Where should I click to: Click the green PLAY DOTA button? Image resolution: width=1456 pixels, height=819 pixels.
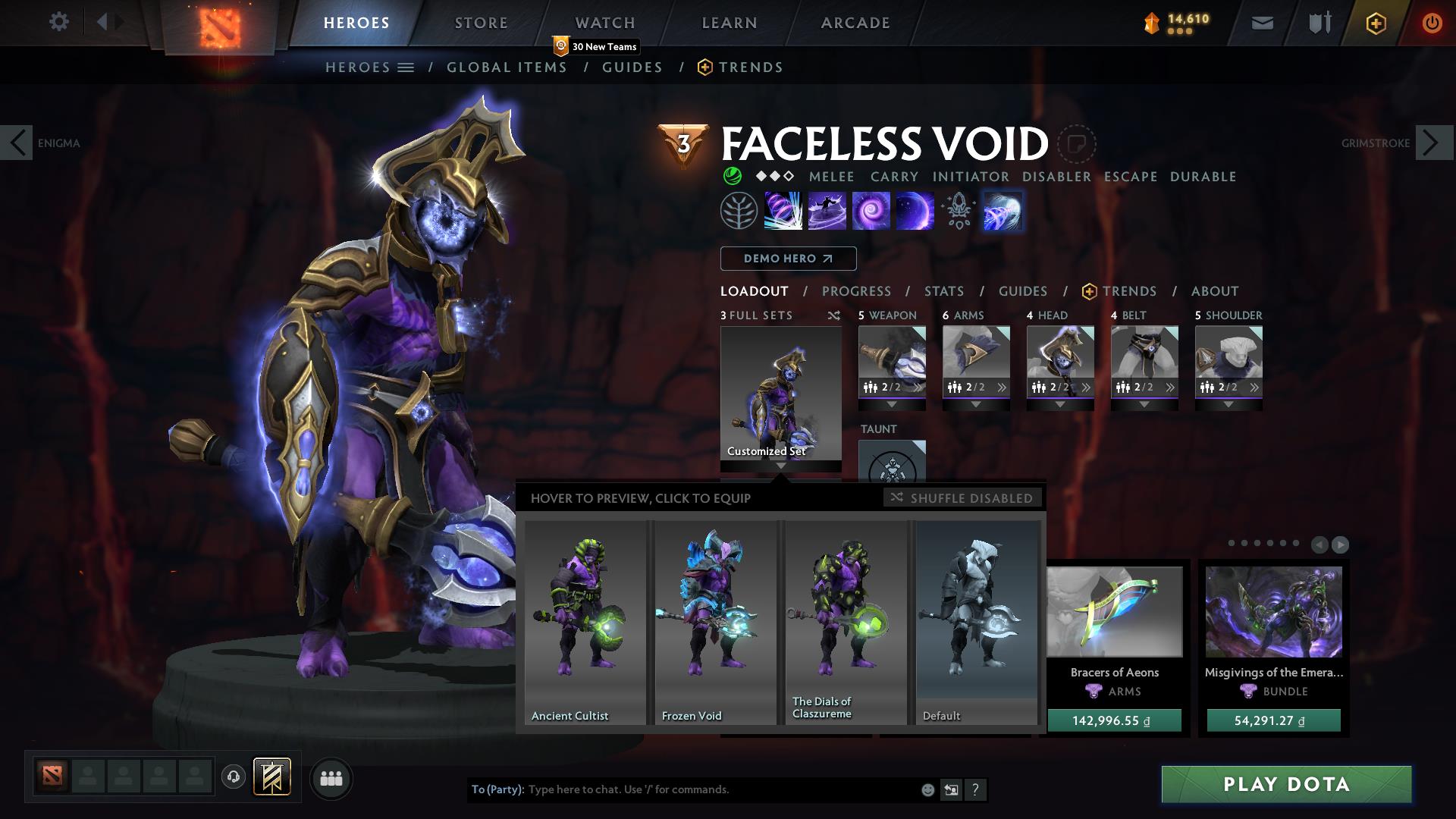[1286, 784]
